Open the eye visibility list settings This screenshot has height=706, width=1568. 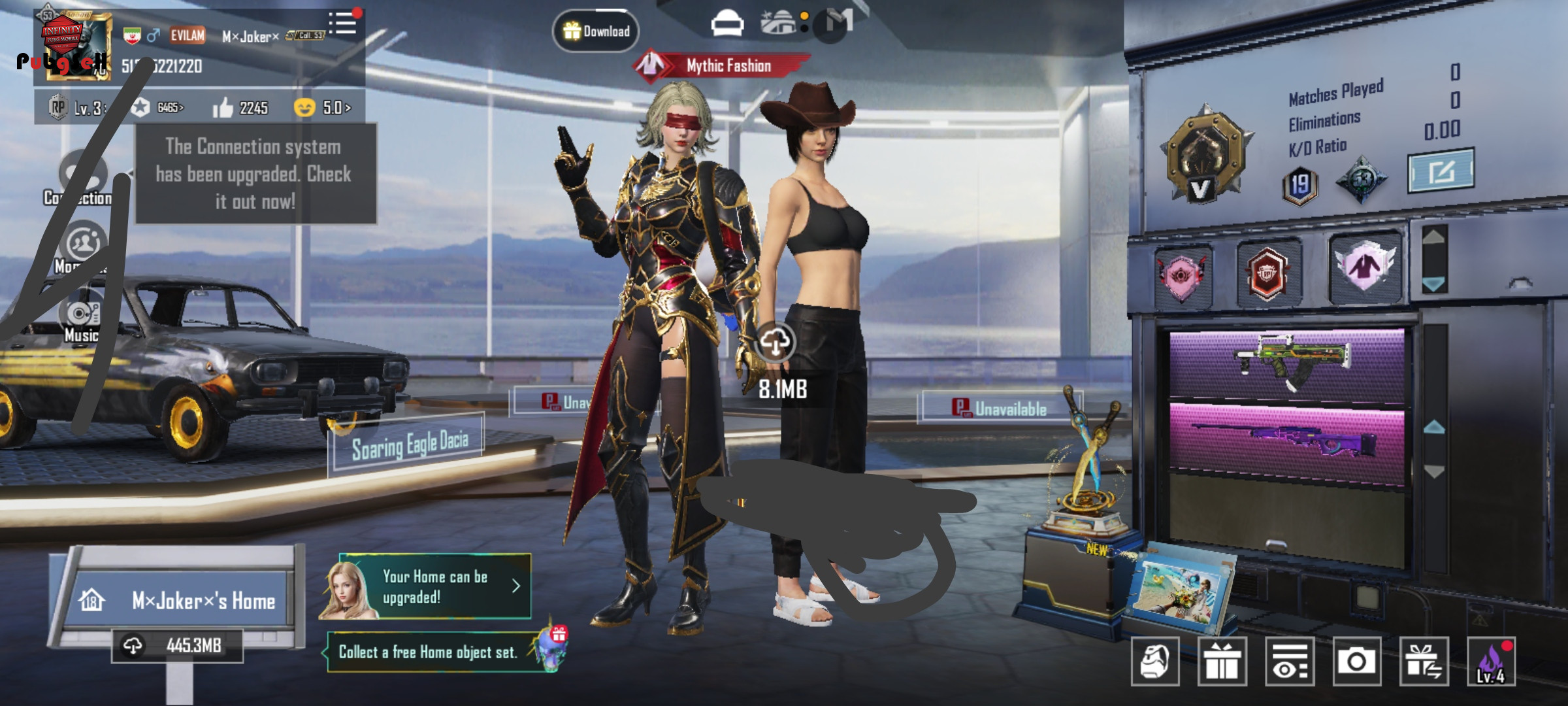click(1290, 662)
